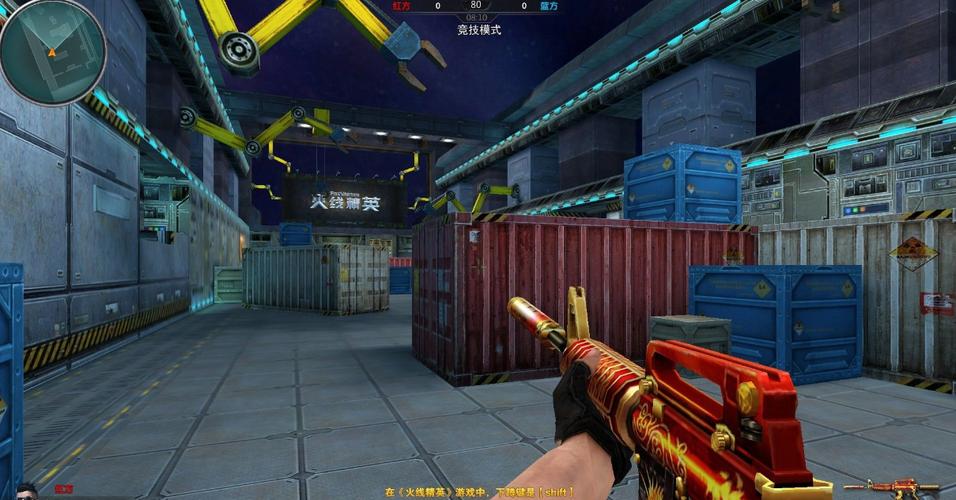Image resolution: width=956 pixels, height=500 pixels.
Task: Click the player portrait avatar
Action: 25,491
